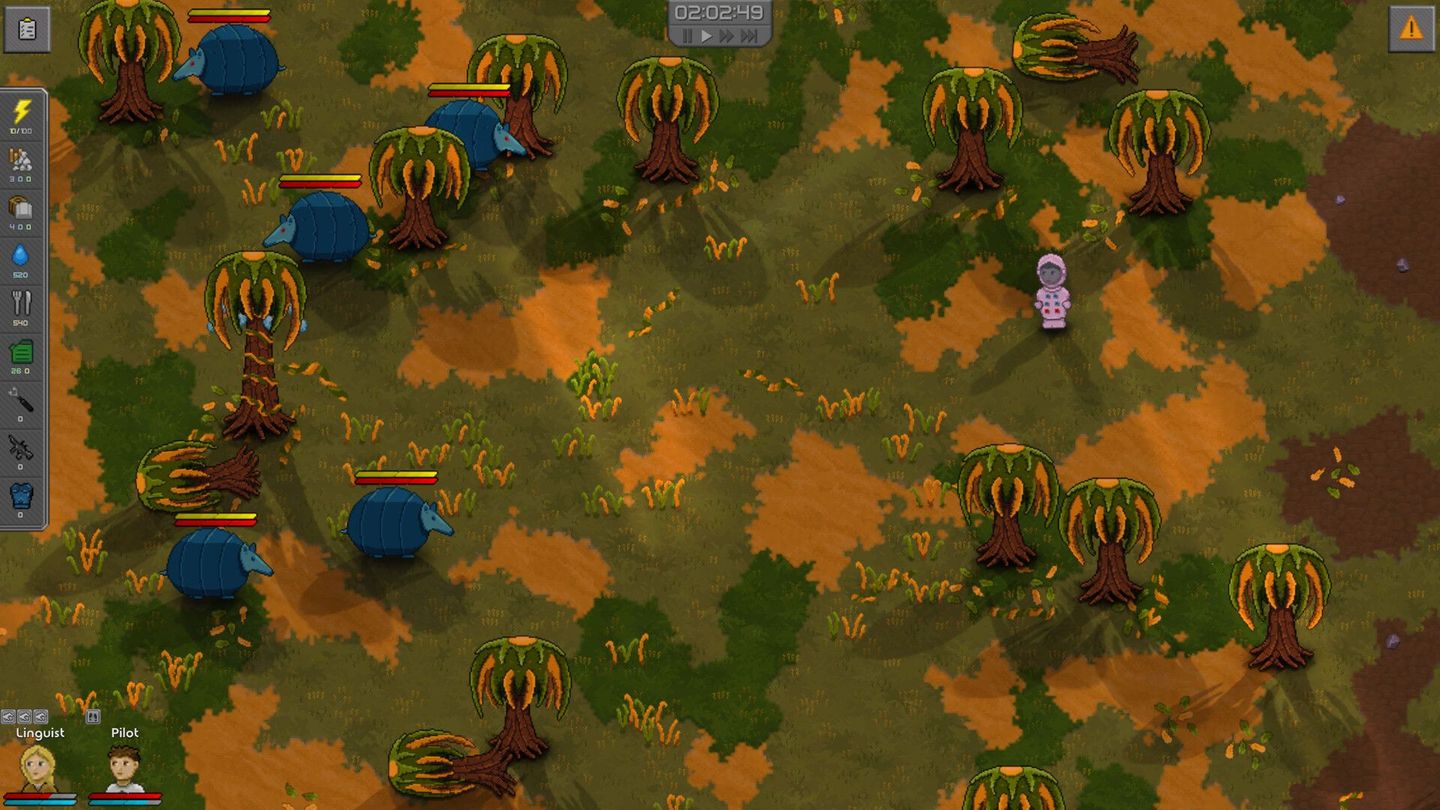Open the warning alert in top-right corner
Image resolution: width=1440 pixels, height=810 pixels.
(1413, 28)
